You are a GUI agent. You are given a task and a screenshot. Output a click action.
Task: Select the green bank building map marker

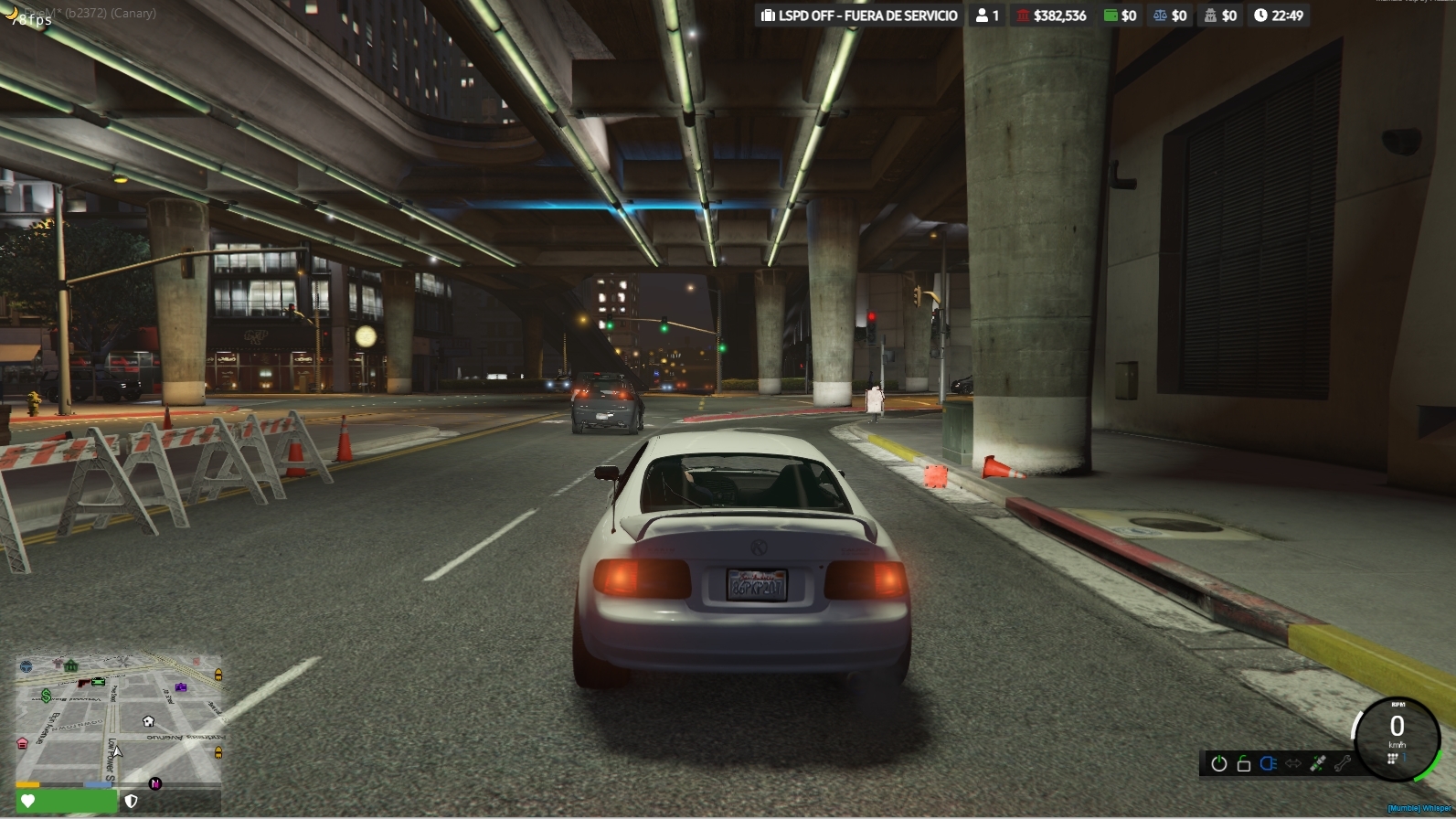click(x=71, y=666)
